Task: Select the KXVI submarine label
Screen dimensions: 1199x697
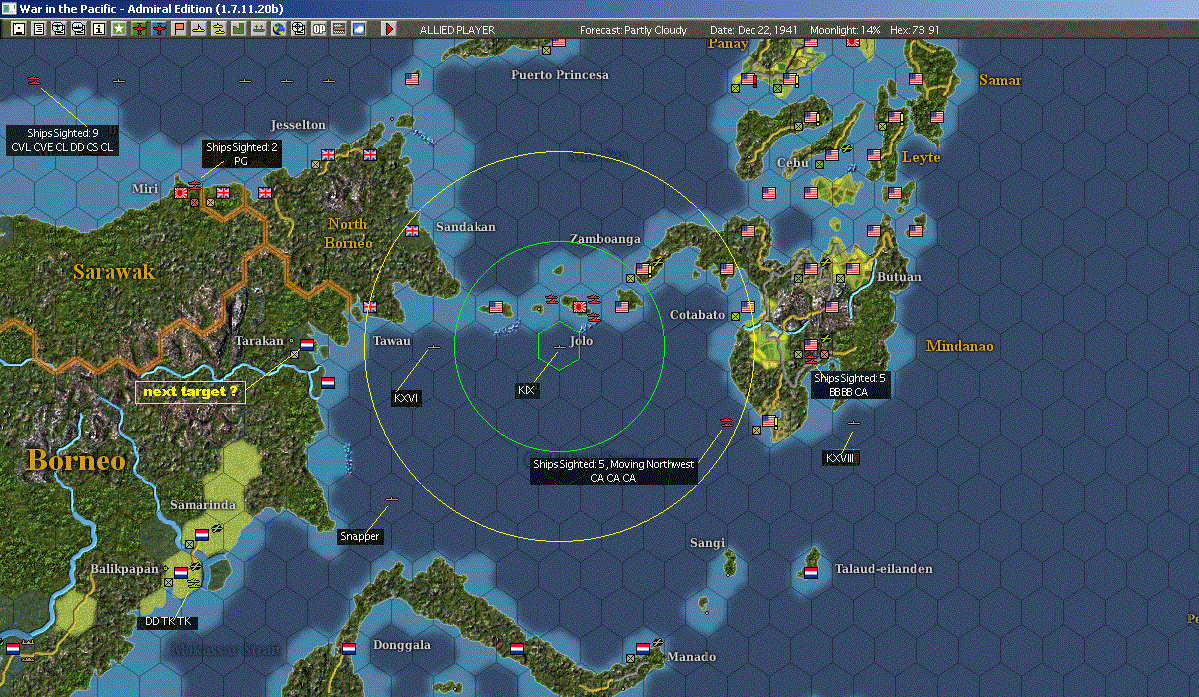Action: [407, 398]
